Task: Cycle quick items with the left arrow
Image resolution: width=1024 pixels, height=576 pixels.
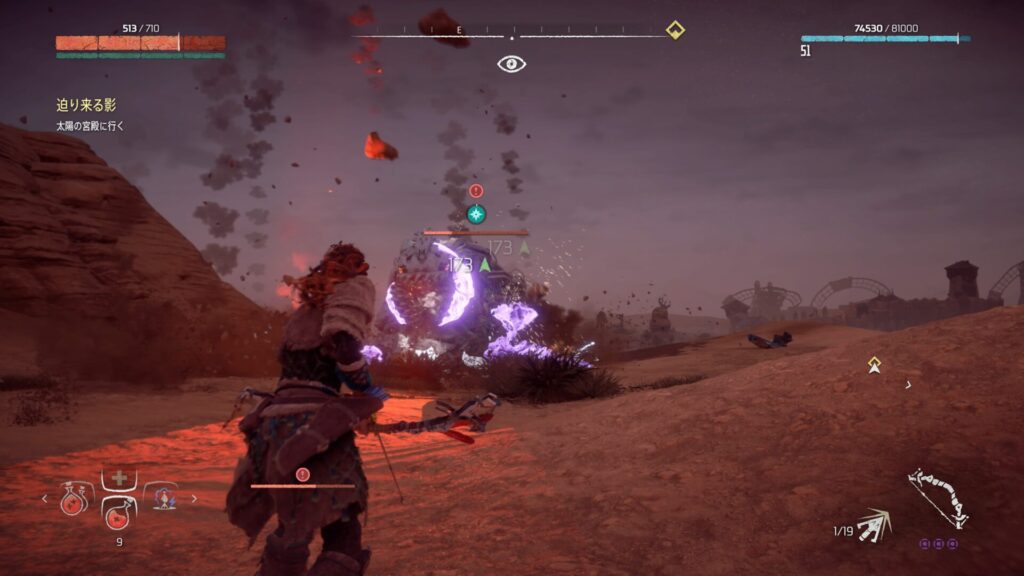Action: pos(44,498)
